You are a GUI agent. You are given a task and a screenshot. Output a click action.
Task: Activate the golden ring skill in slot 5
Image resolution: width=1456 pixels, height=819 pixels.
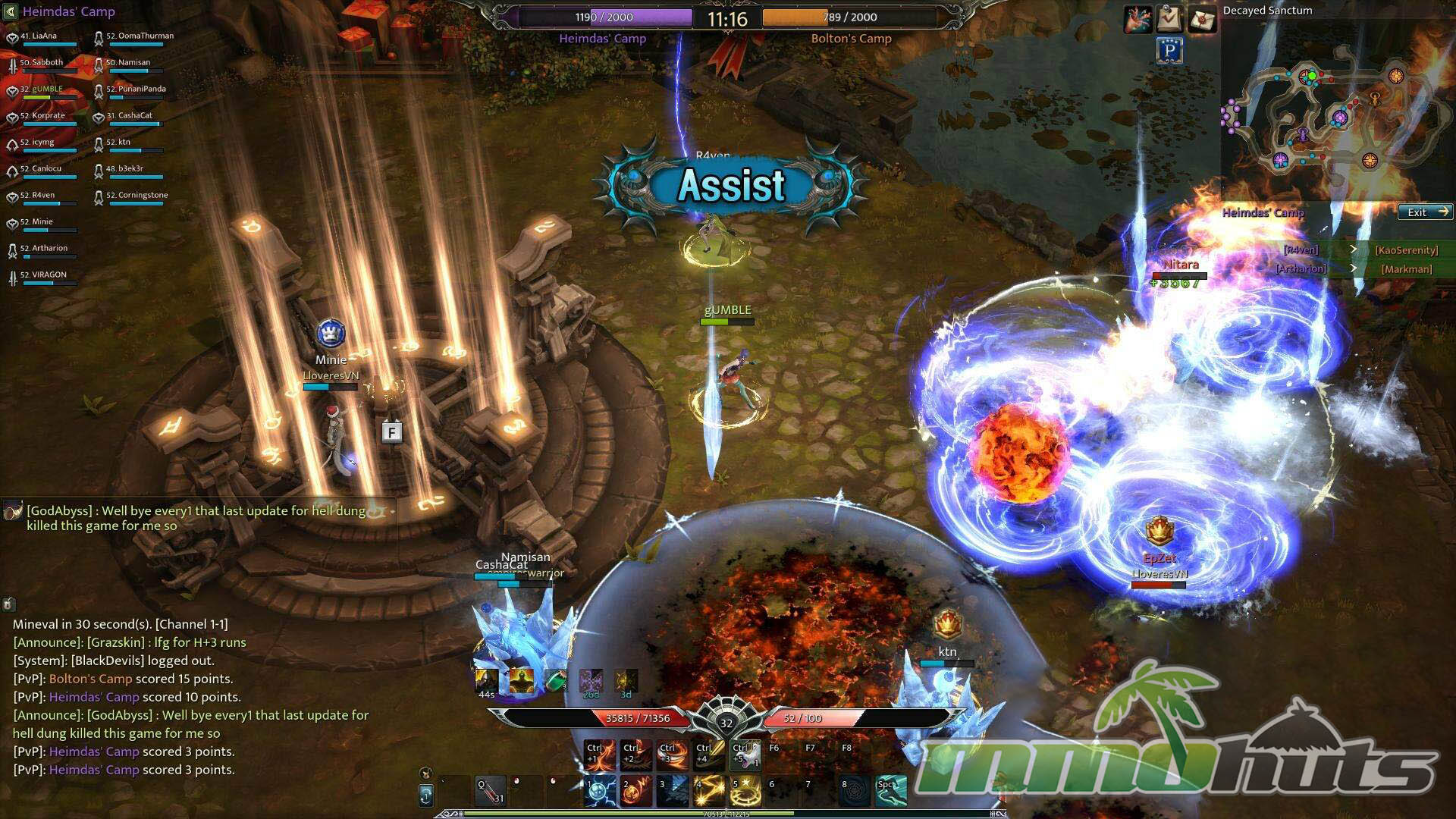tap(745, 791)
